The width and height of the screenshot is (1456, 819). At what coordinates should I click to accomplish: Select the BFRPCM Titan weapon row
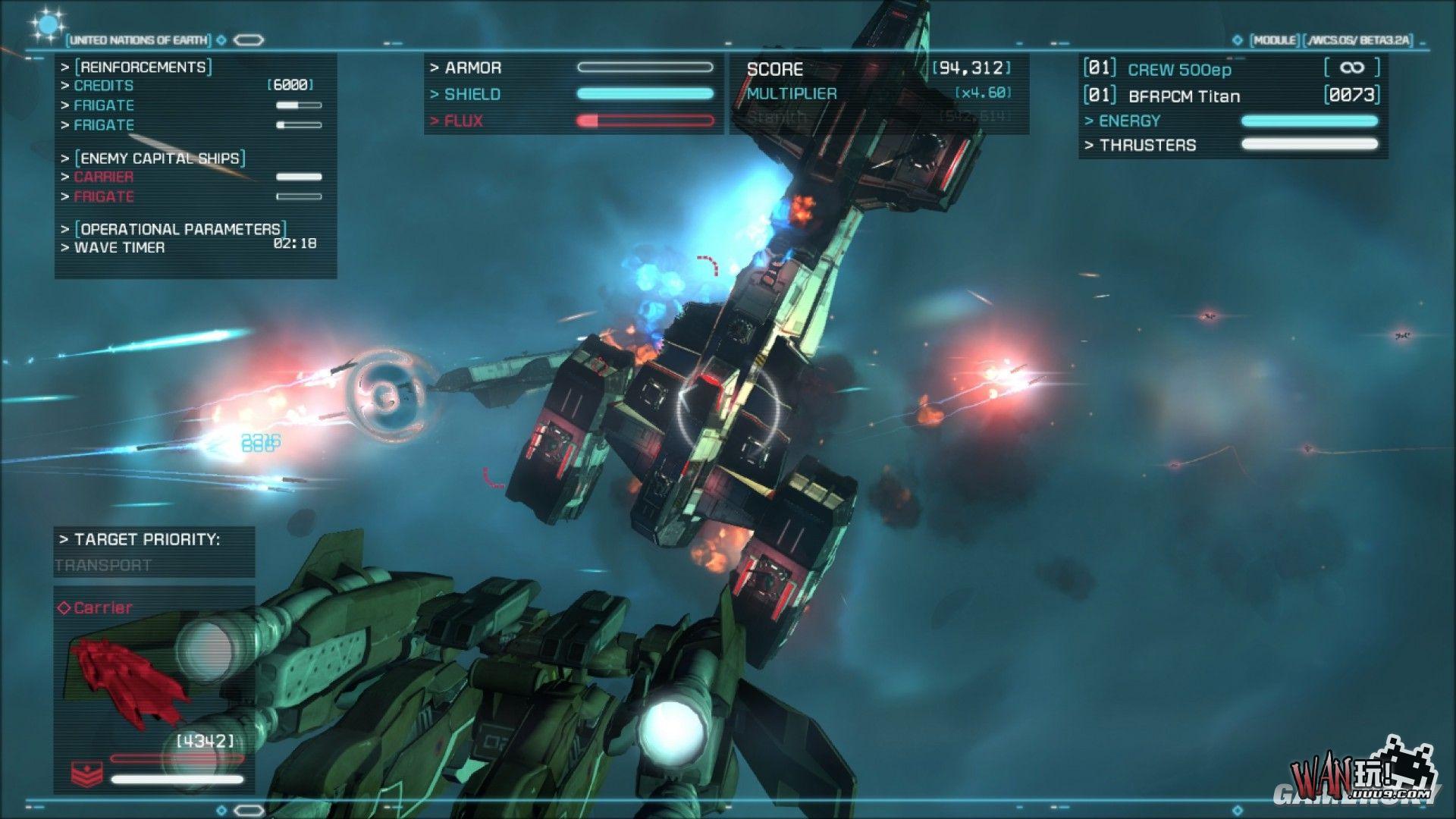pos(1184,96)
